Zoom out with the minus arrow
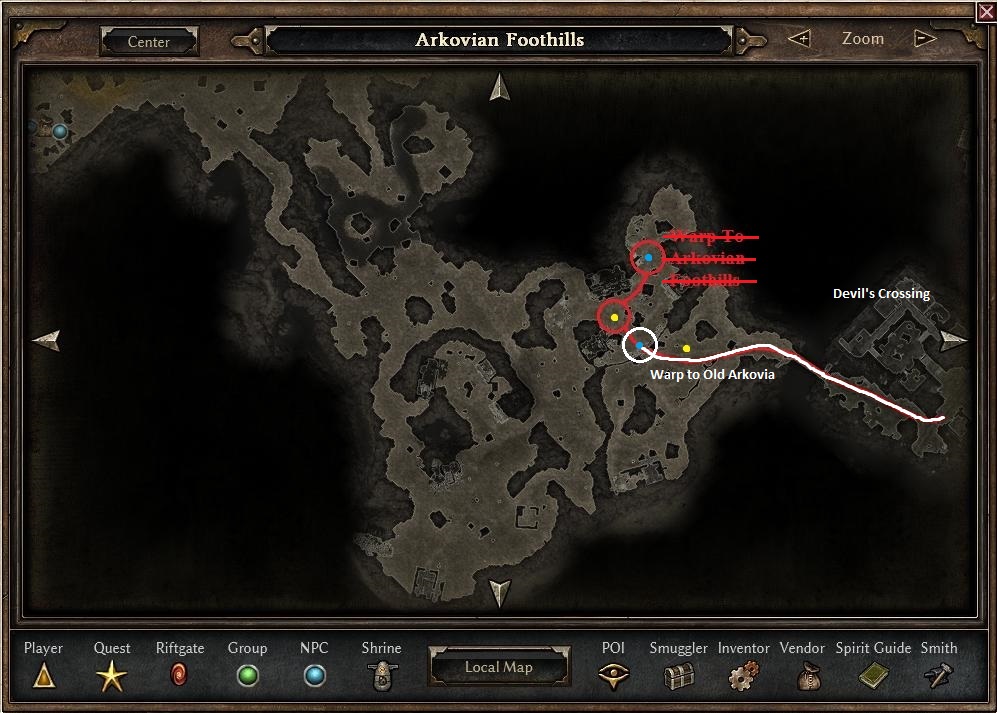The image size is (997, 713). (925, 39)
